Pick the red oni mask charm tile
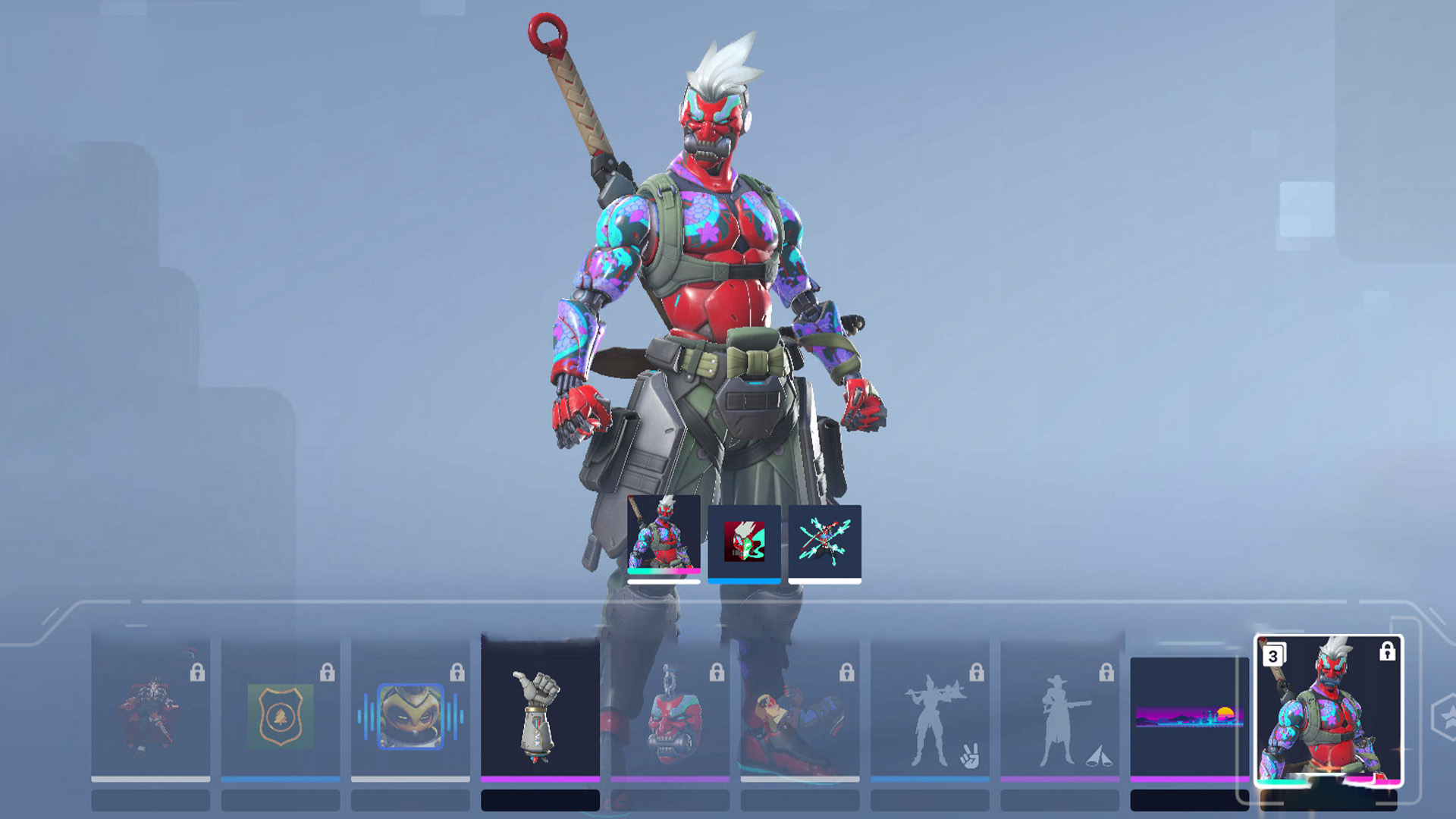The height and width of the screenshot is (819, 1456). (x=670, y=713)
